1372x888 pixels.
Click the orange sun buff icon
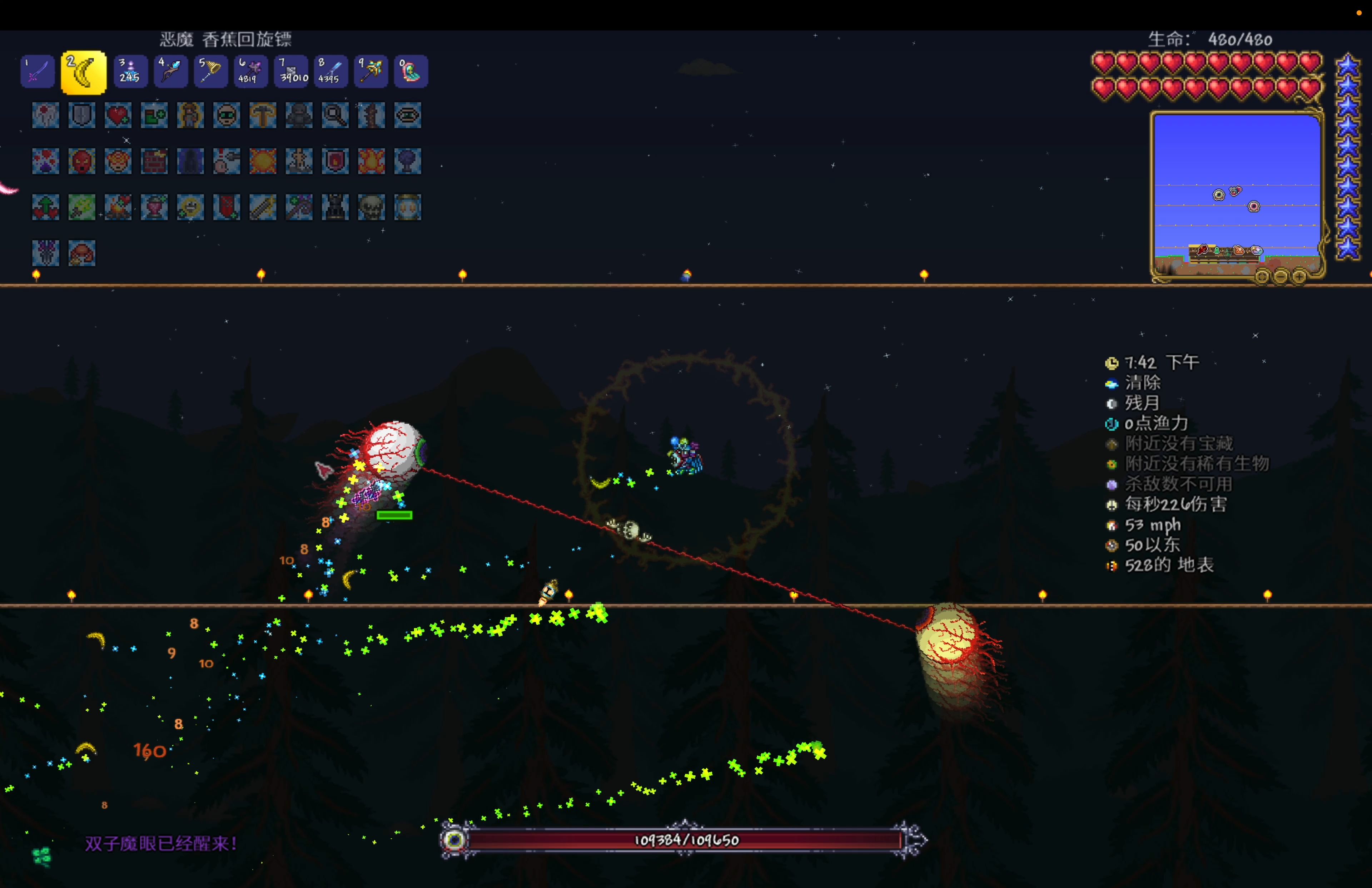point(263,161)
